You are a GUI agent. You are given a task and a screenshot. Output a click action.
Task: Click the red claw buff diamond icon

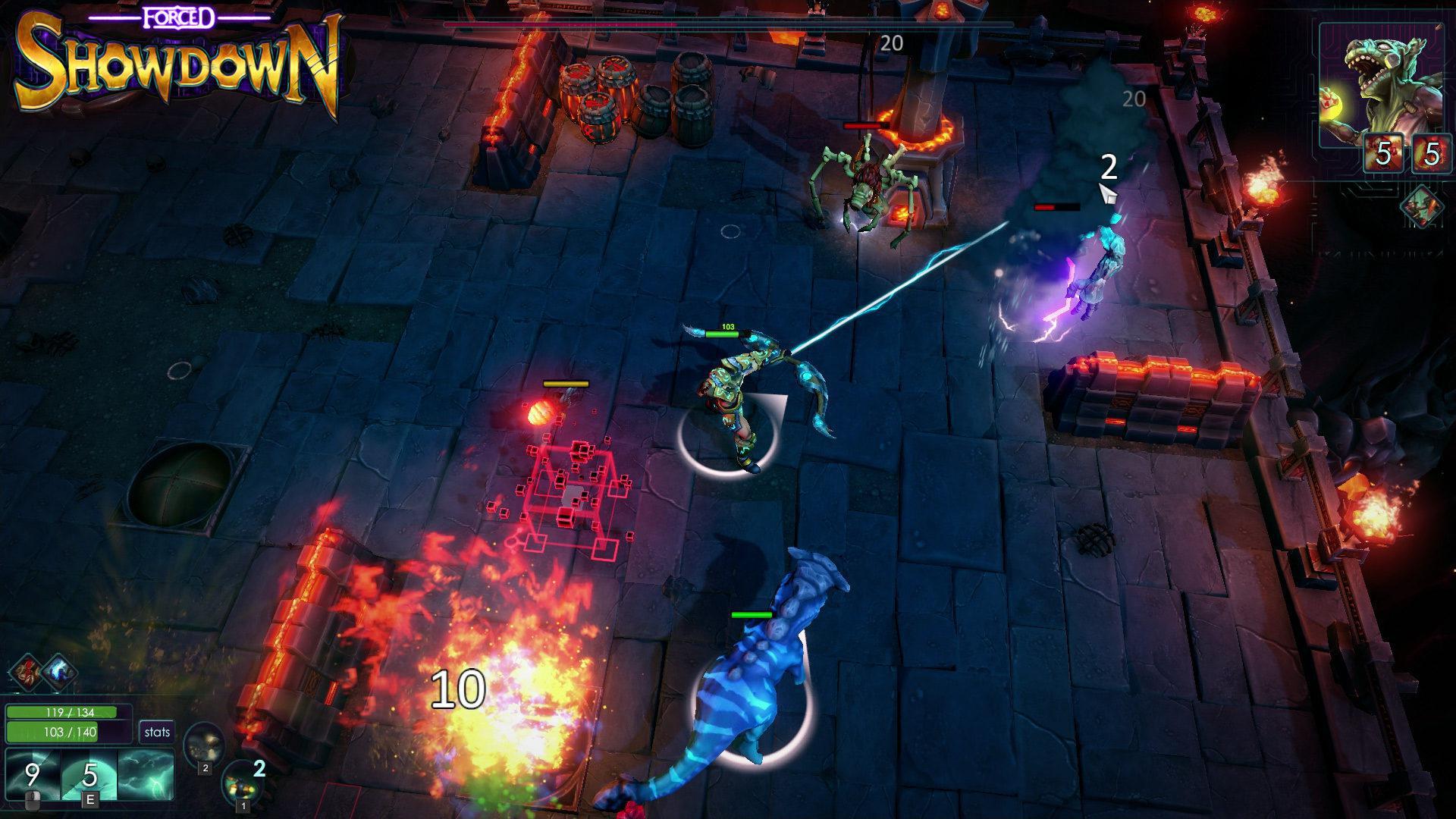click(27, 672)
